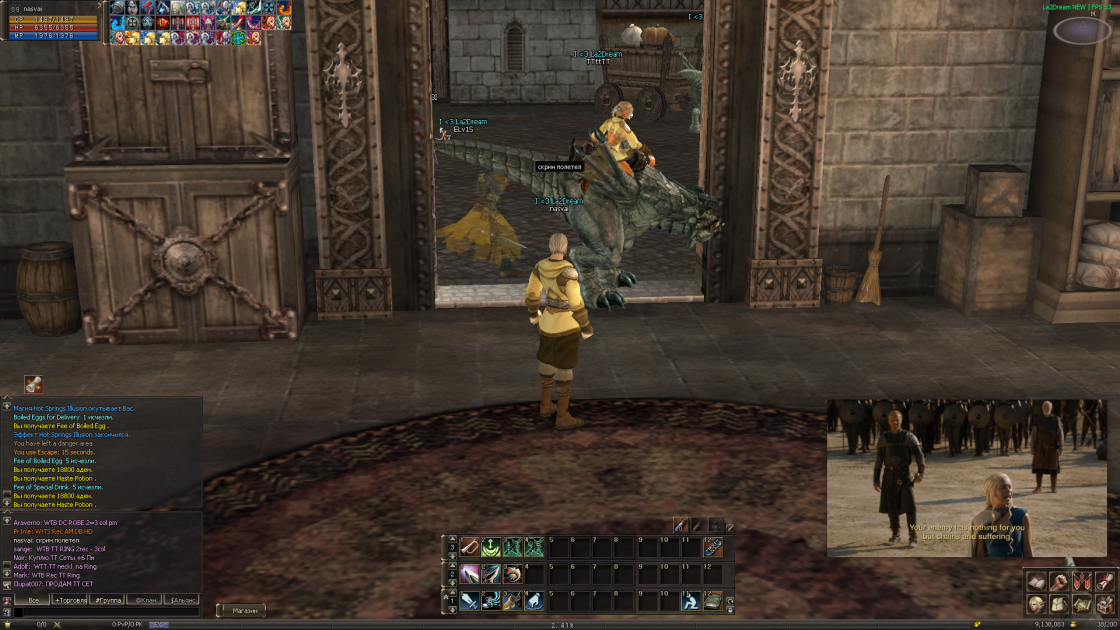Activate the green anchor skill icon
Image resolution: width=1120 pixels, height=630 pixels.
[x=491, y=547]
